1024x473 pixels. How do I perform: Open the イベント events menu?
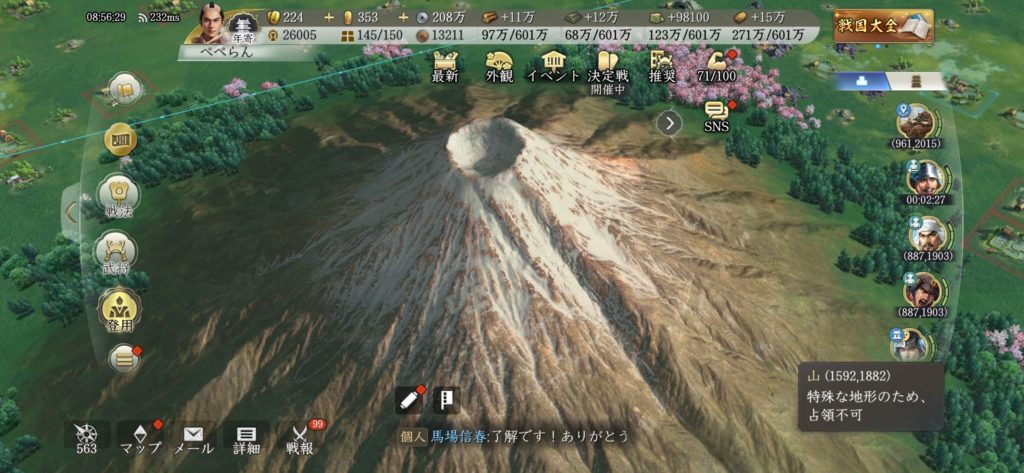point(553,64)
